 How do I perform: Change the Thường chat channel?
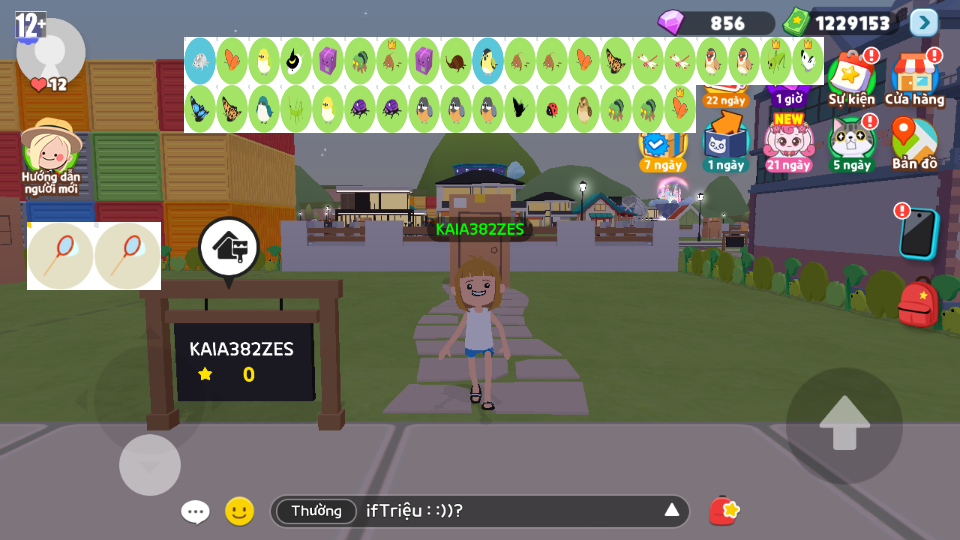(x=316, y=511)
